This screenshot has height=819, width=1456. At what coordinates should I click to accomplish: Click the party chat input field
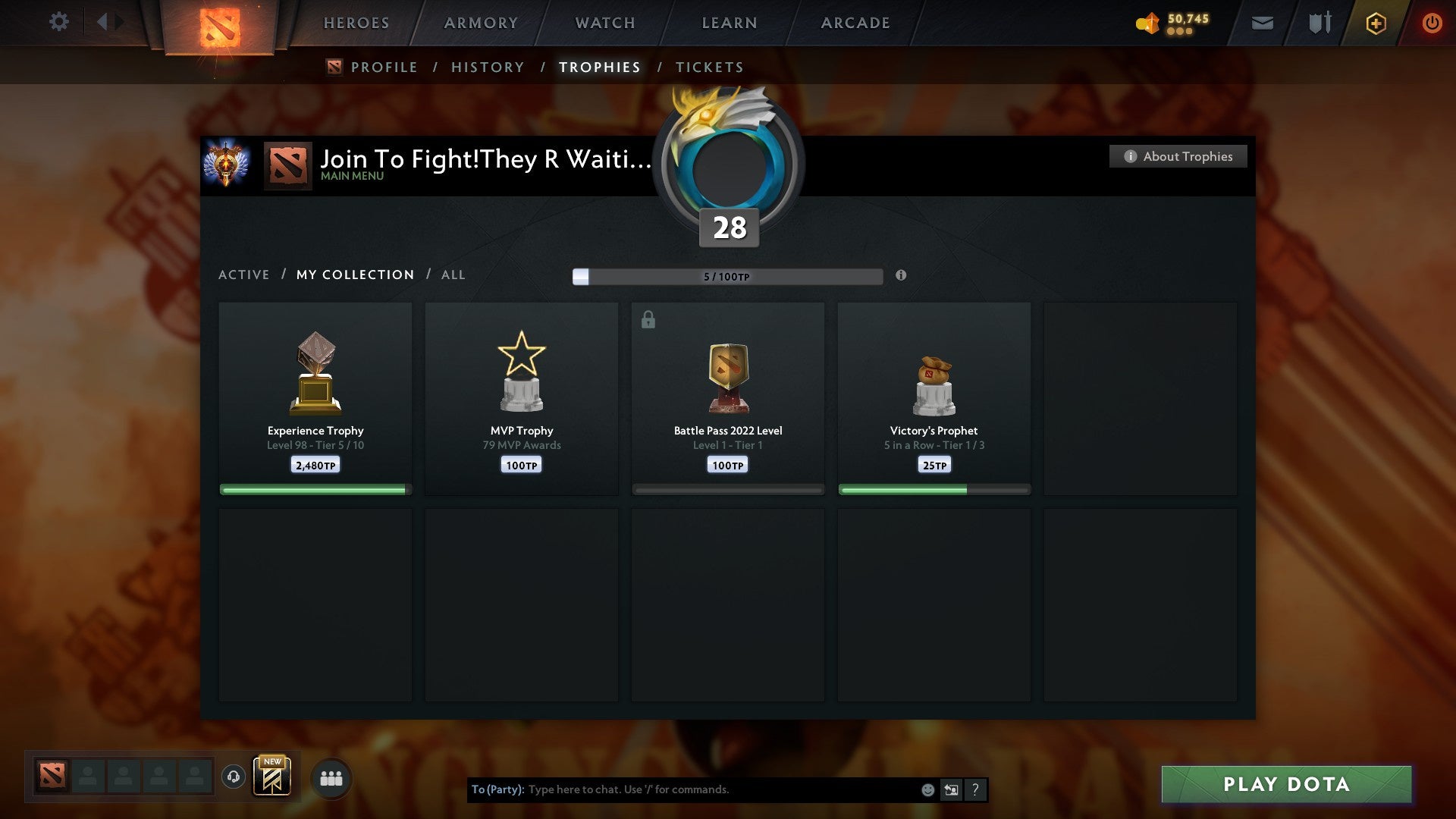tap(720, 789)
